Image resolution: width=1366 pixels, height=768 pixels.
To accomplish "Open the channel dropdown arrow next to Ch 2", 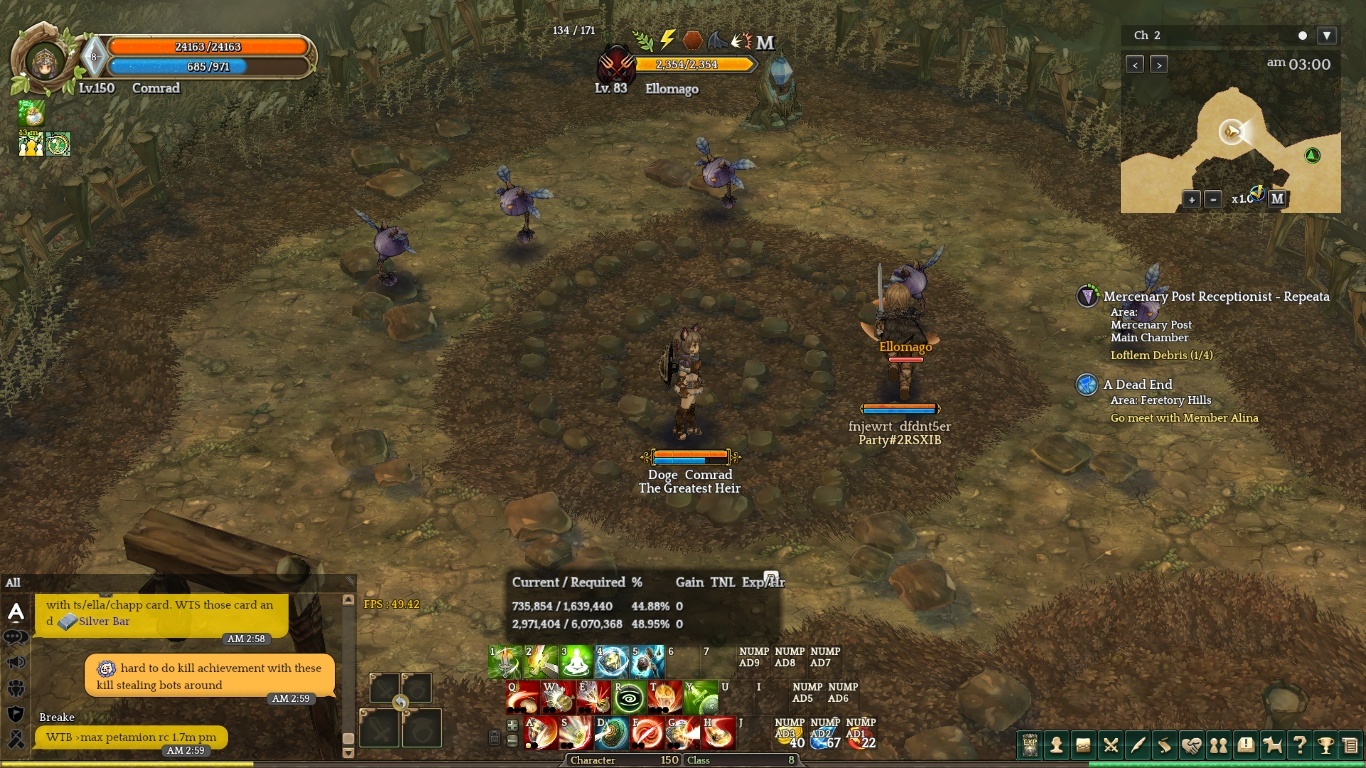I will tap(1327, 36).
